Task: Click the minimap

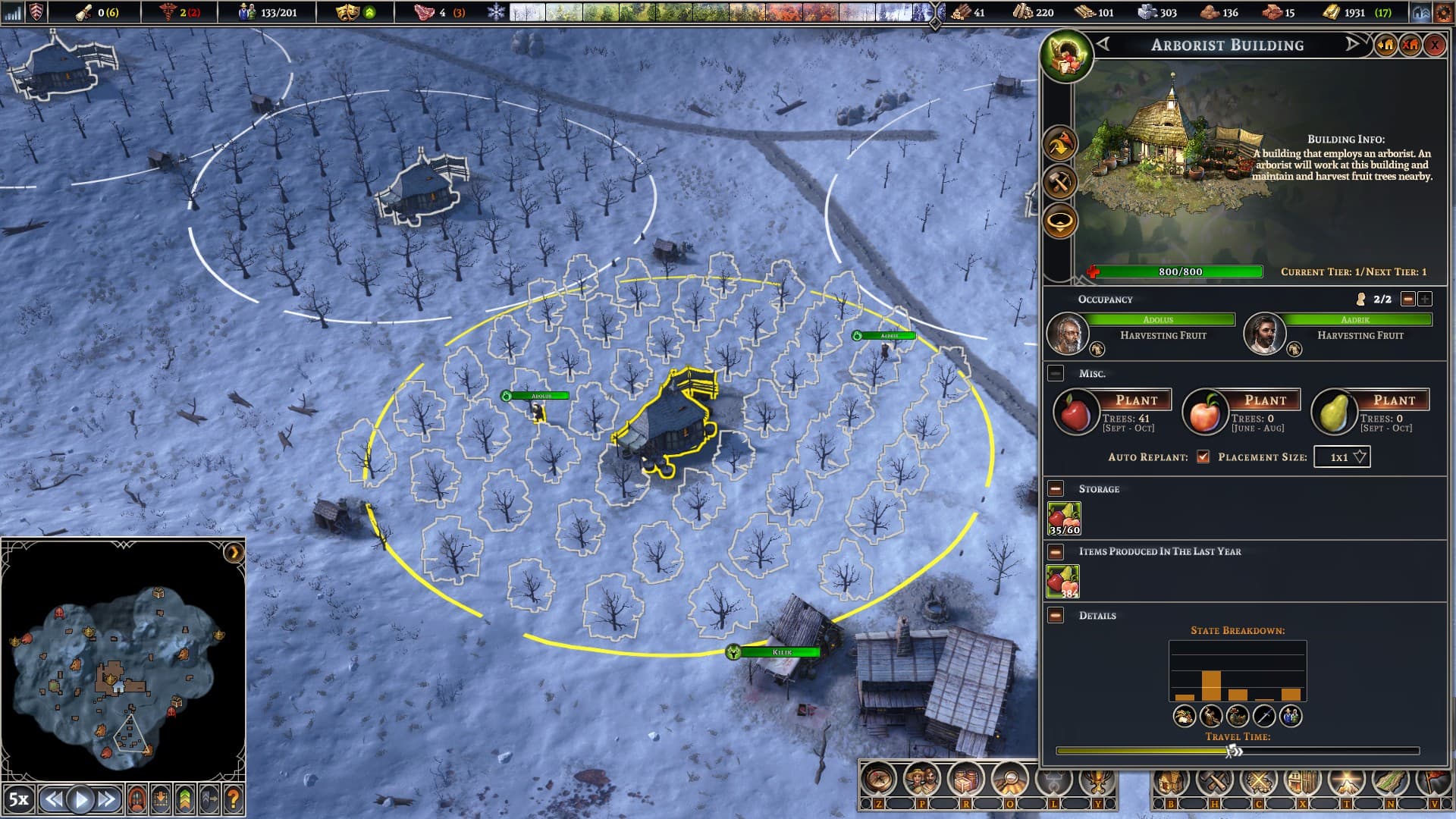Action: [x=121, y=660]
